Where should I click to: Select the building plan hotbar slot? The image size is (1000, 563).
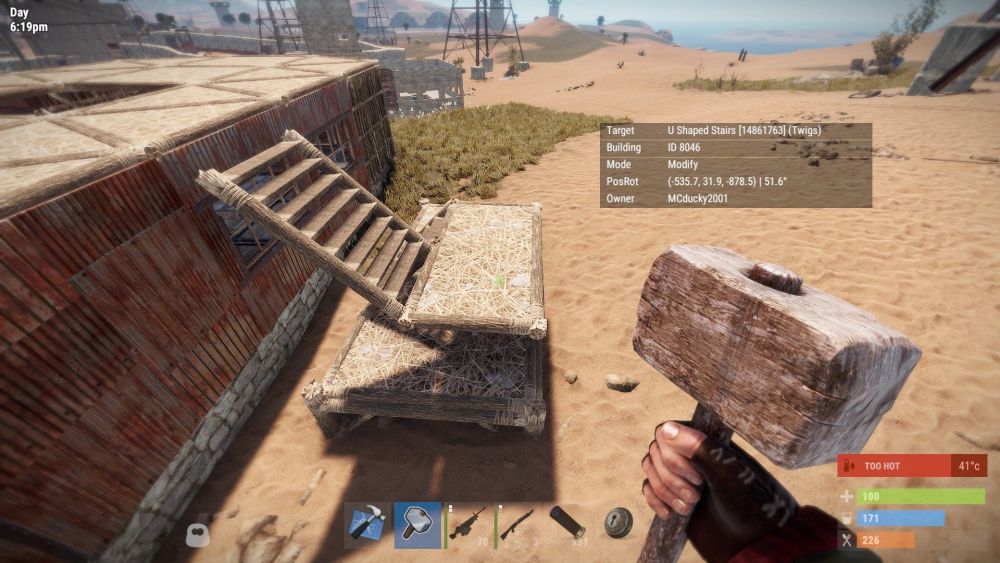click(x=366, y=524)
